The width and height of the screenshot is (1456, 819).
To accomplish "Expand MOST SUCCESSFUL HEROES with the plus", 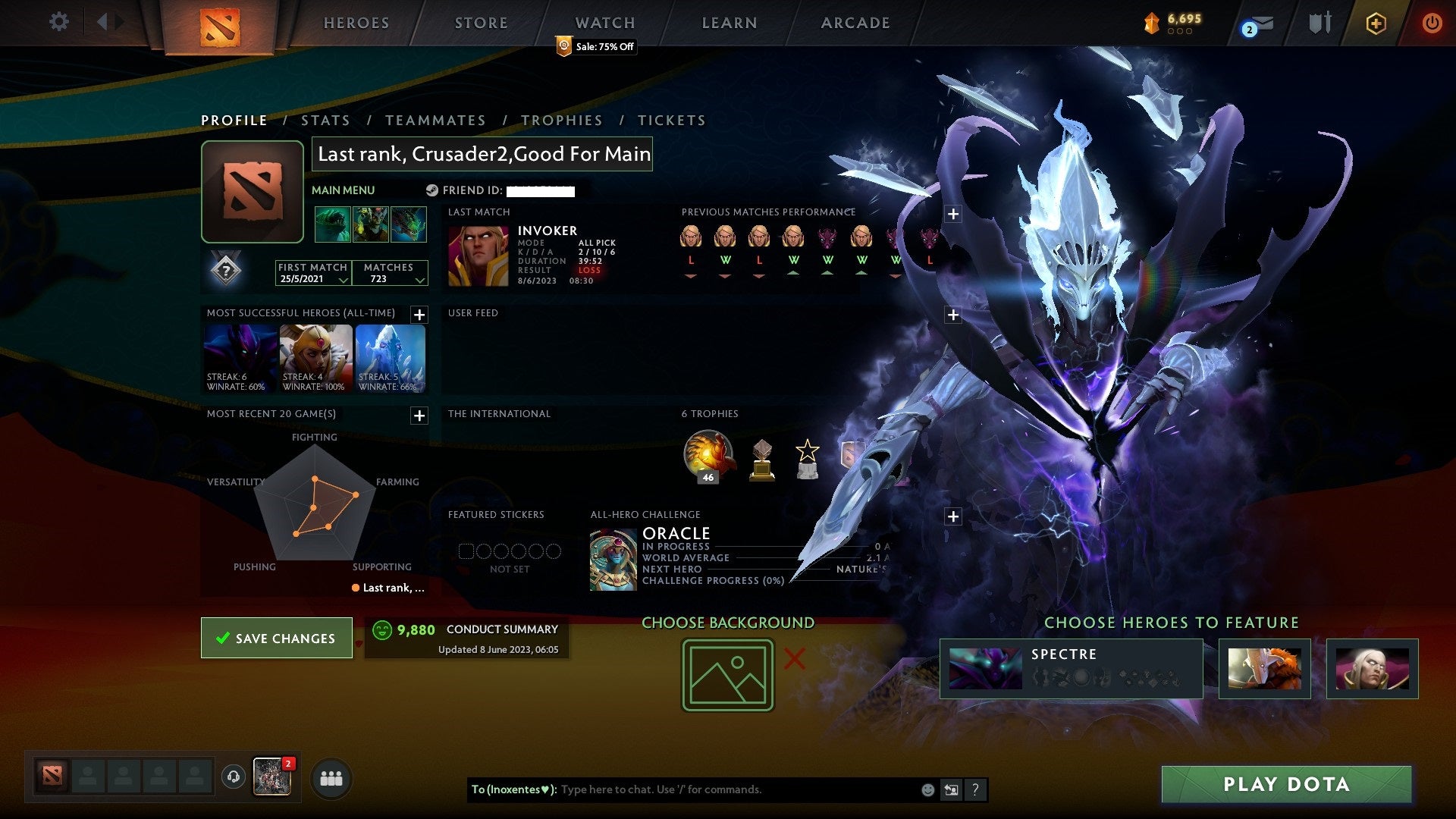I will pyautogui.click(x=420, y=313).
